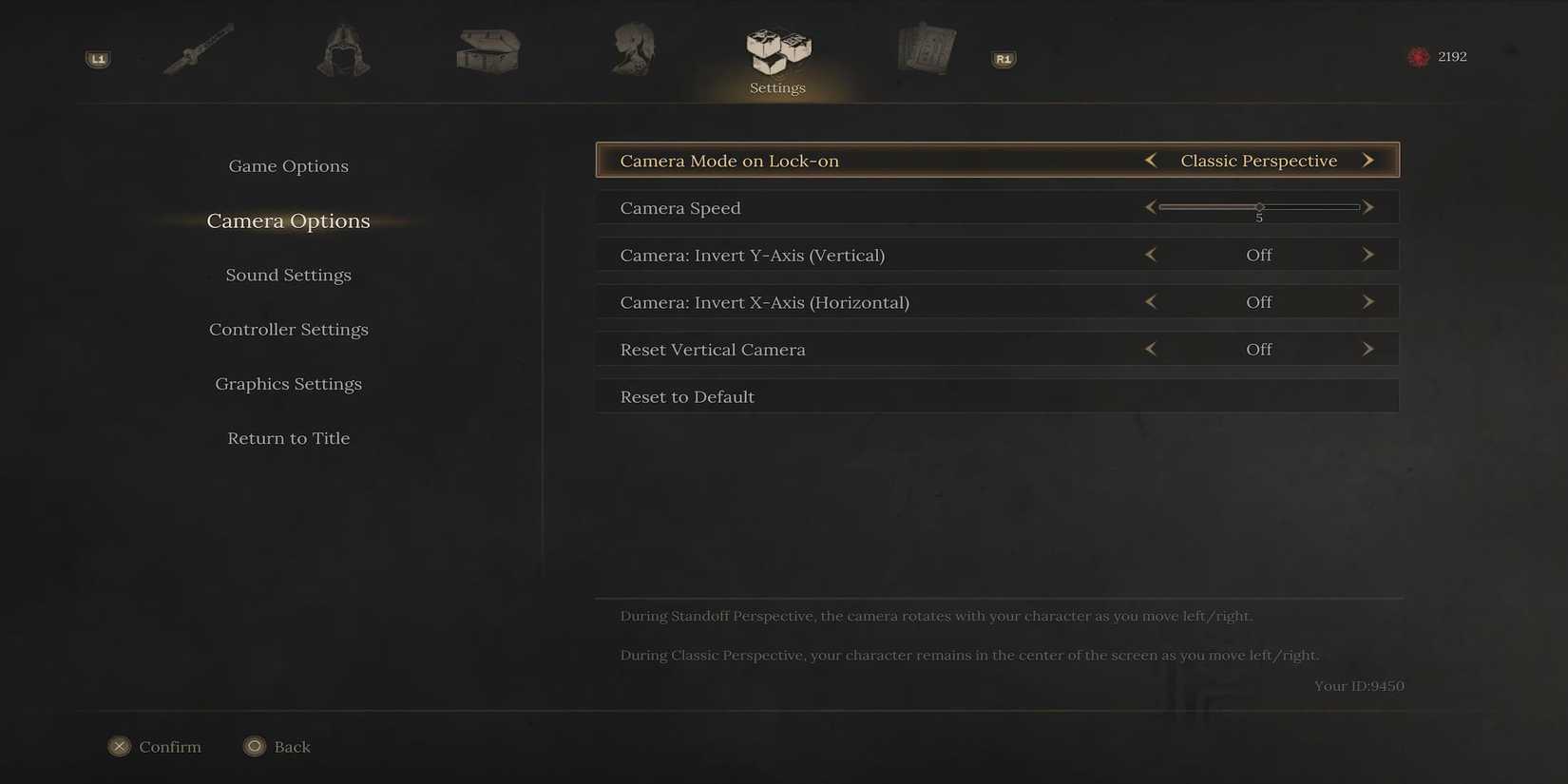Viewport: 1568px width, 784px height.
Task: Open Graphics Settings from sidebar
Action: point(288,383)
